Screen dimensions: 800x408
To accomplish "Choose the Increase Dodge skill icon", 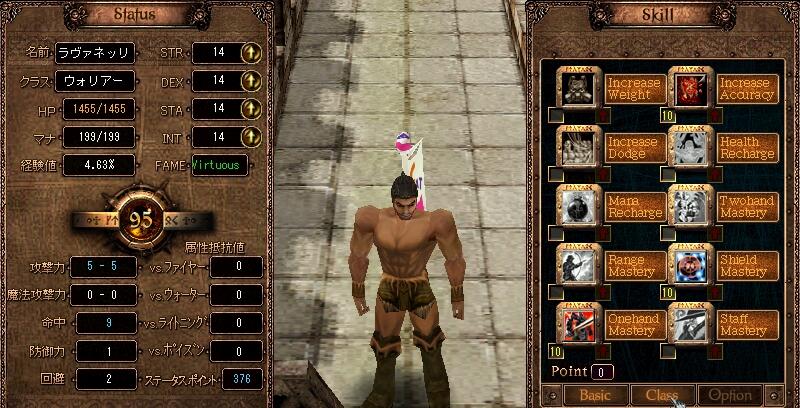I will click(577, 148).
